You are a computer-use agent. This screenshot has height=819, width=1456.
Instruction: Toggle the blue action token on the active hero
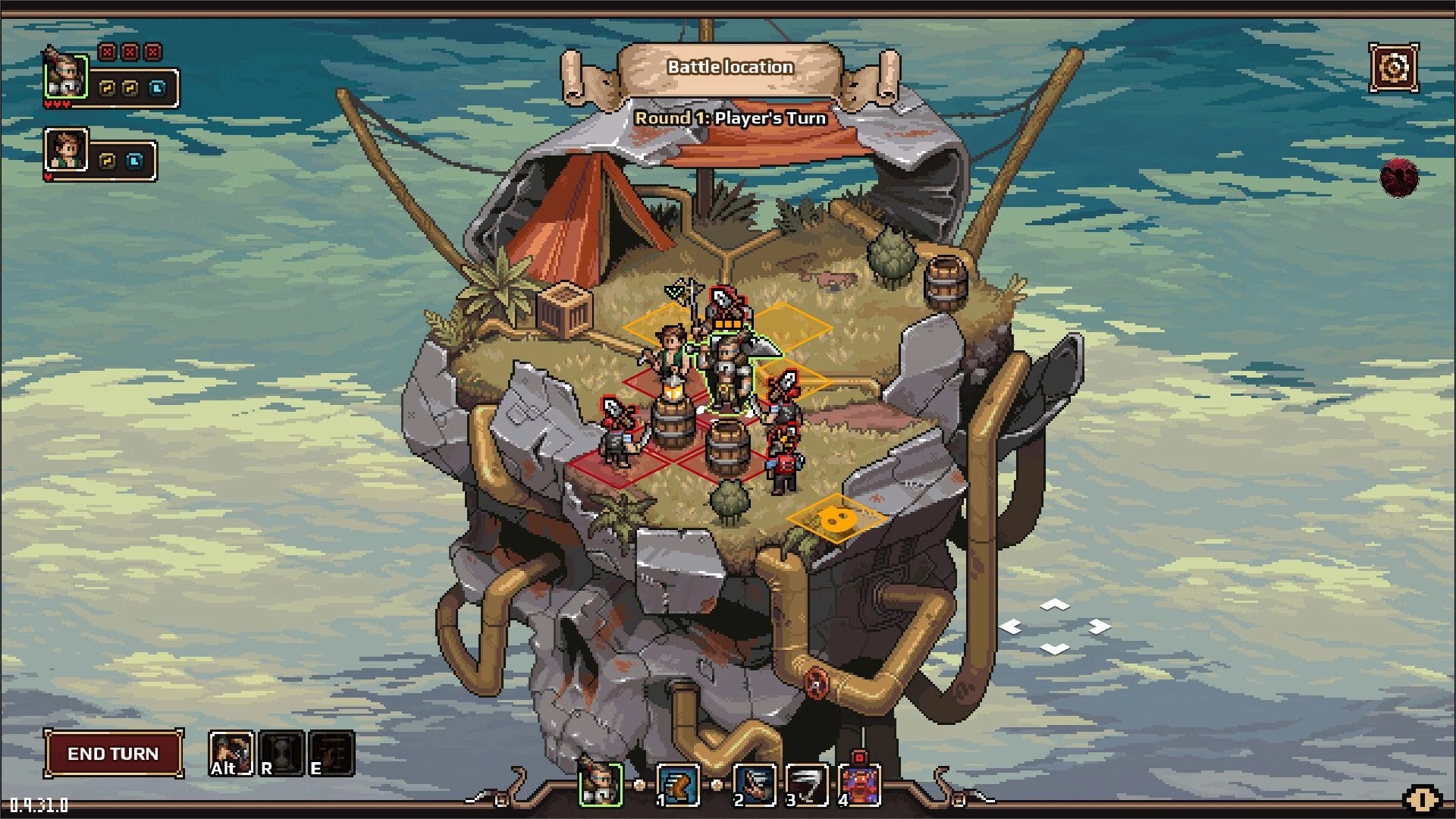pyautogui.click(x=157, y=89)
